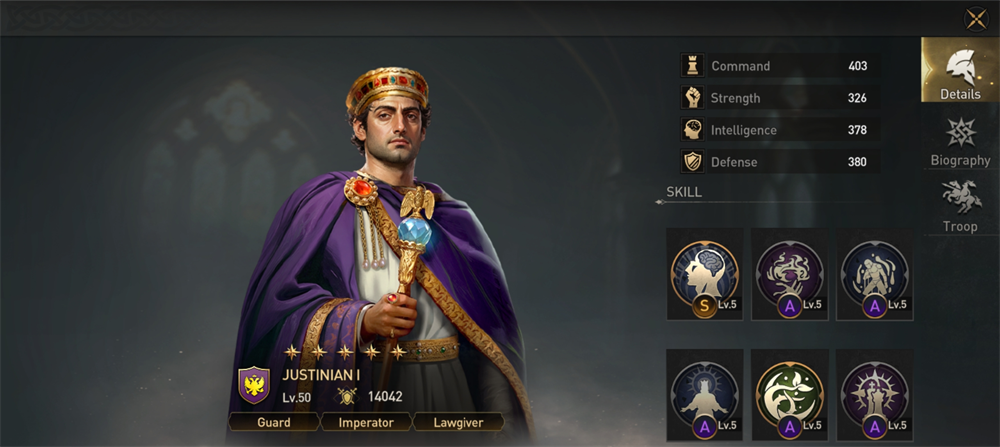1000x447 pixels.
Task: Tap the Lawgiver trait tag
Action: coord(457,422)
